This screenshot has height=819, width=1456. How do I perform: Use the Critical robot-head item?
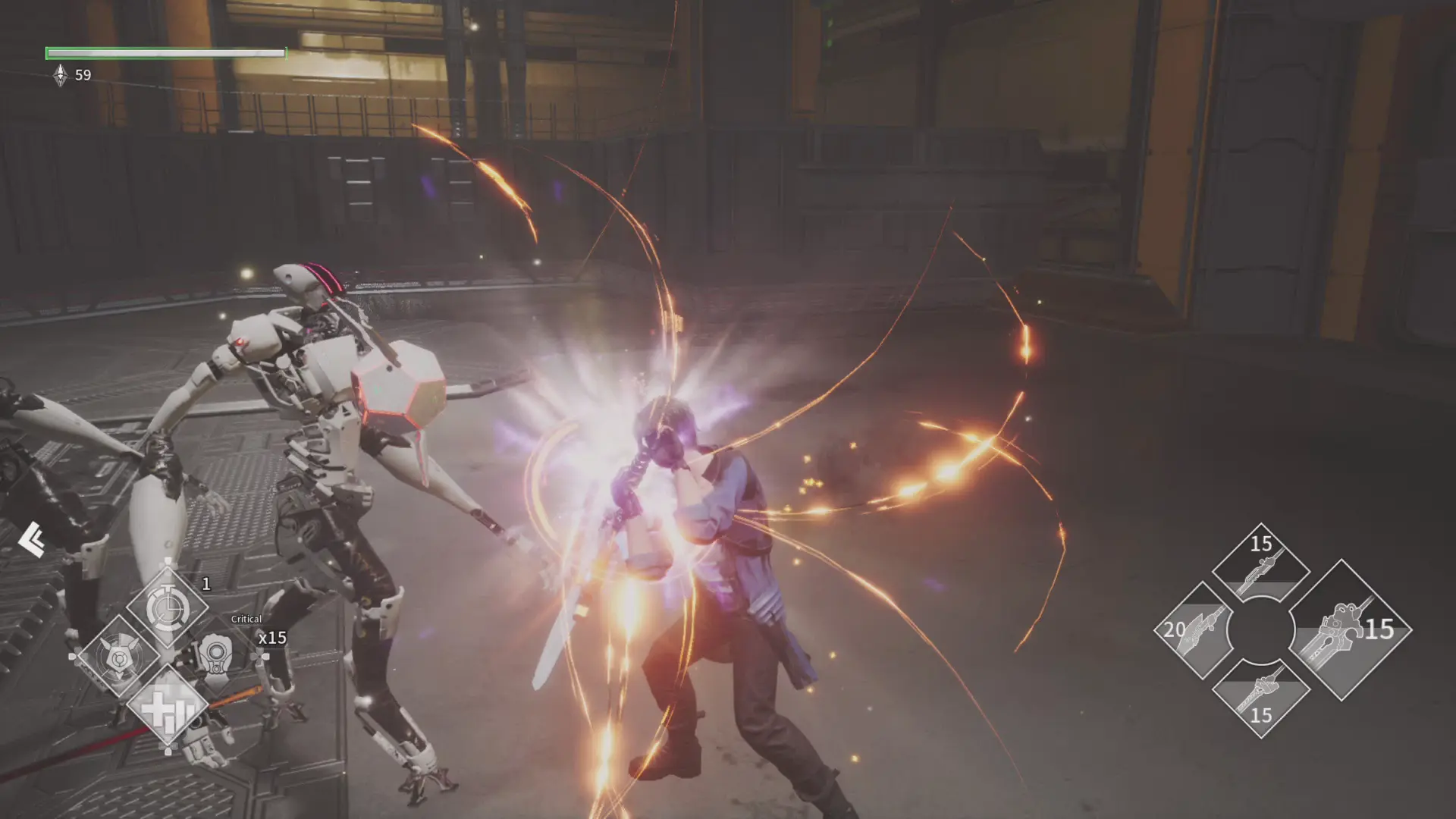click(217, 654)
